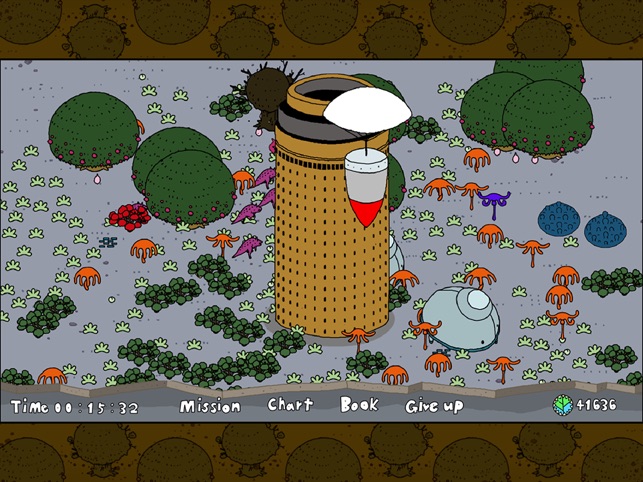Open the Mission menu
This screenshot has height=482, width=643.
tap(210, 406)
